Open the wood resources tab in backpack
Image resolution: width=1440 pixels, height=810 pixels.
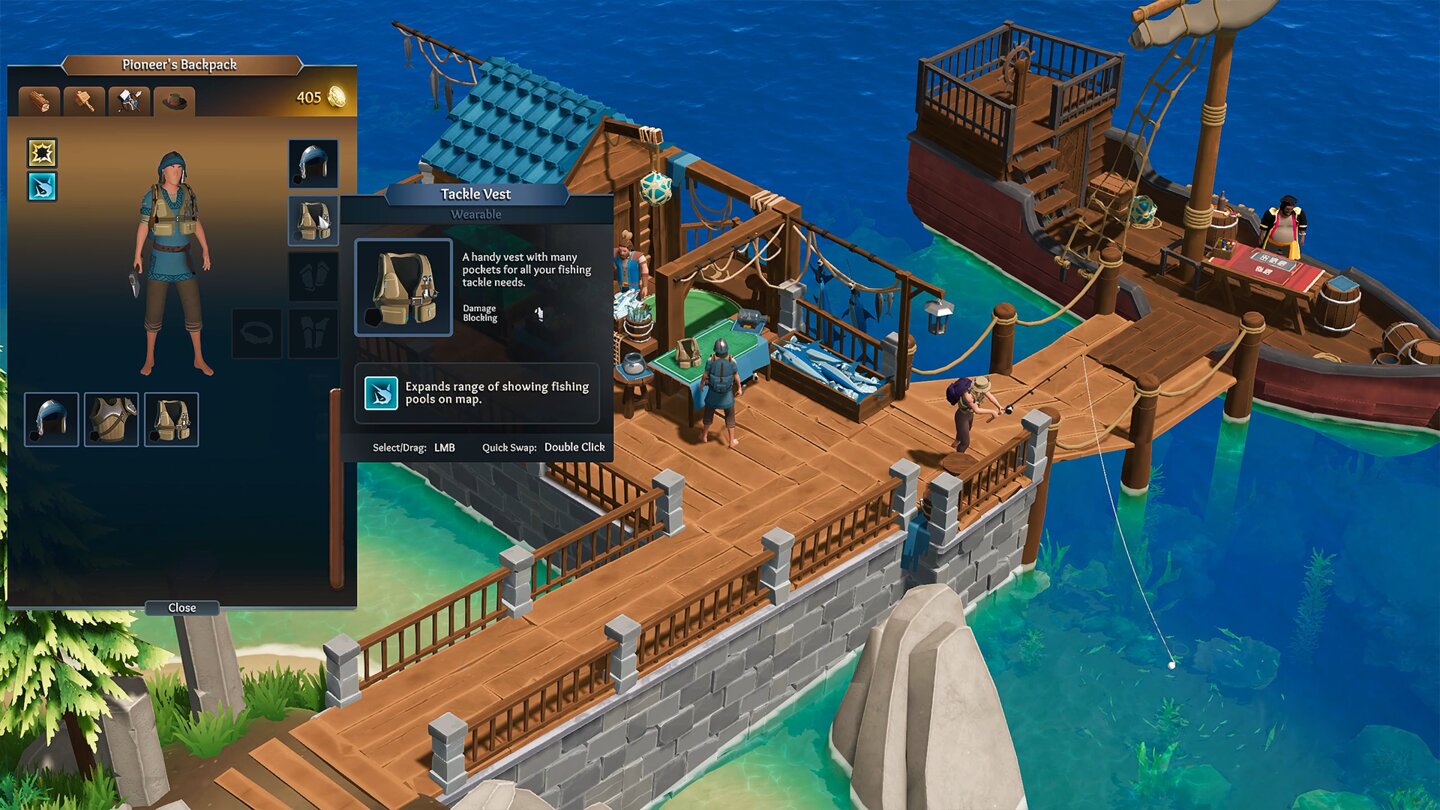pos(40,100)
